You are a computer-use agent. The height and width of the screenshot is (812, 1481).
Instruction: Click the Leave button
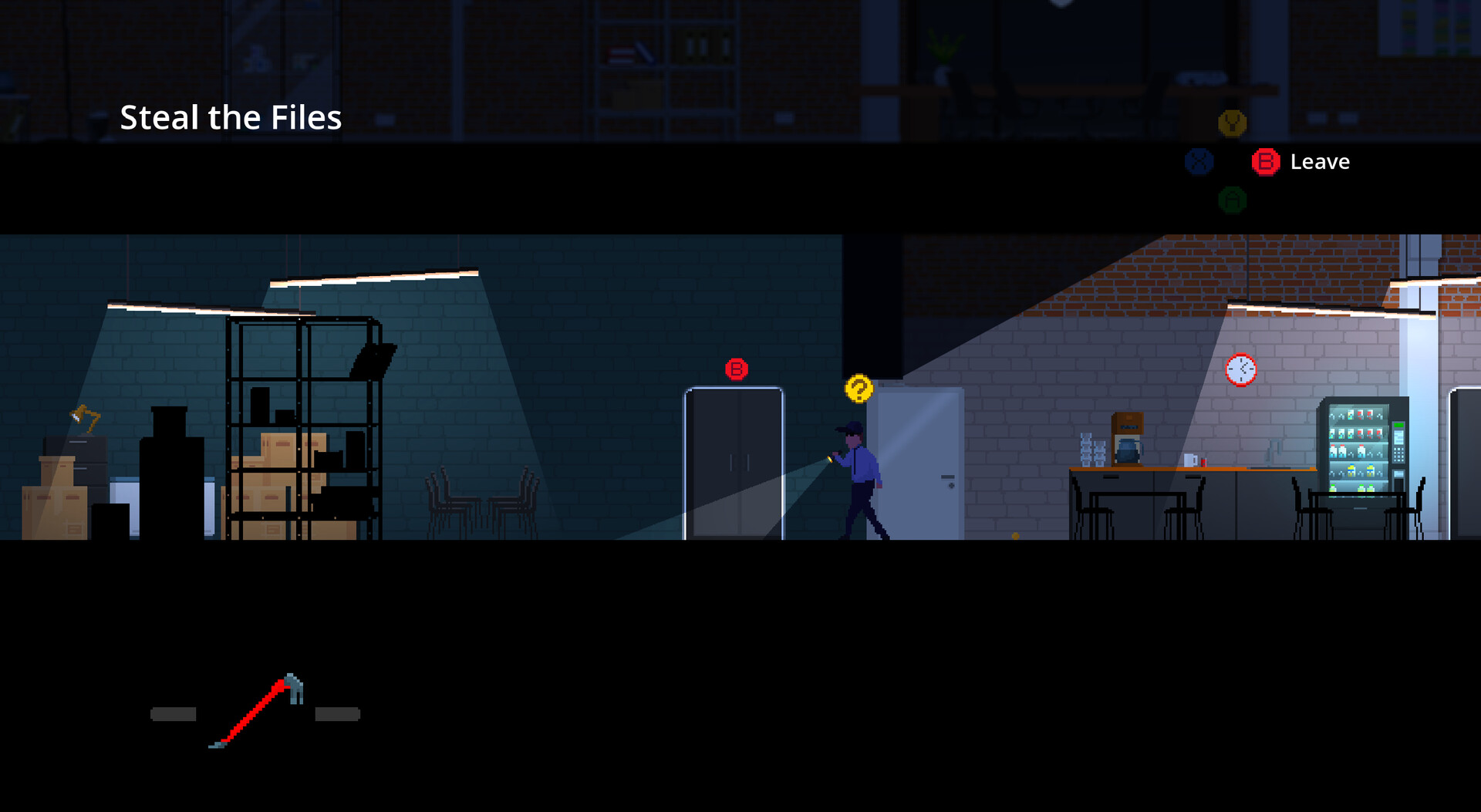(1319, 162)
